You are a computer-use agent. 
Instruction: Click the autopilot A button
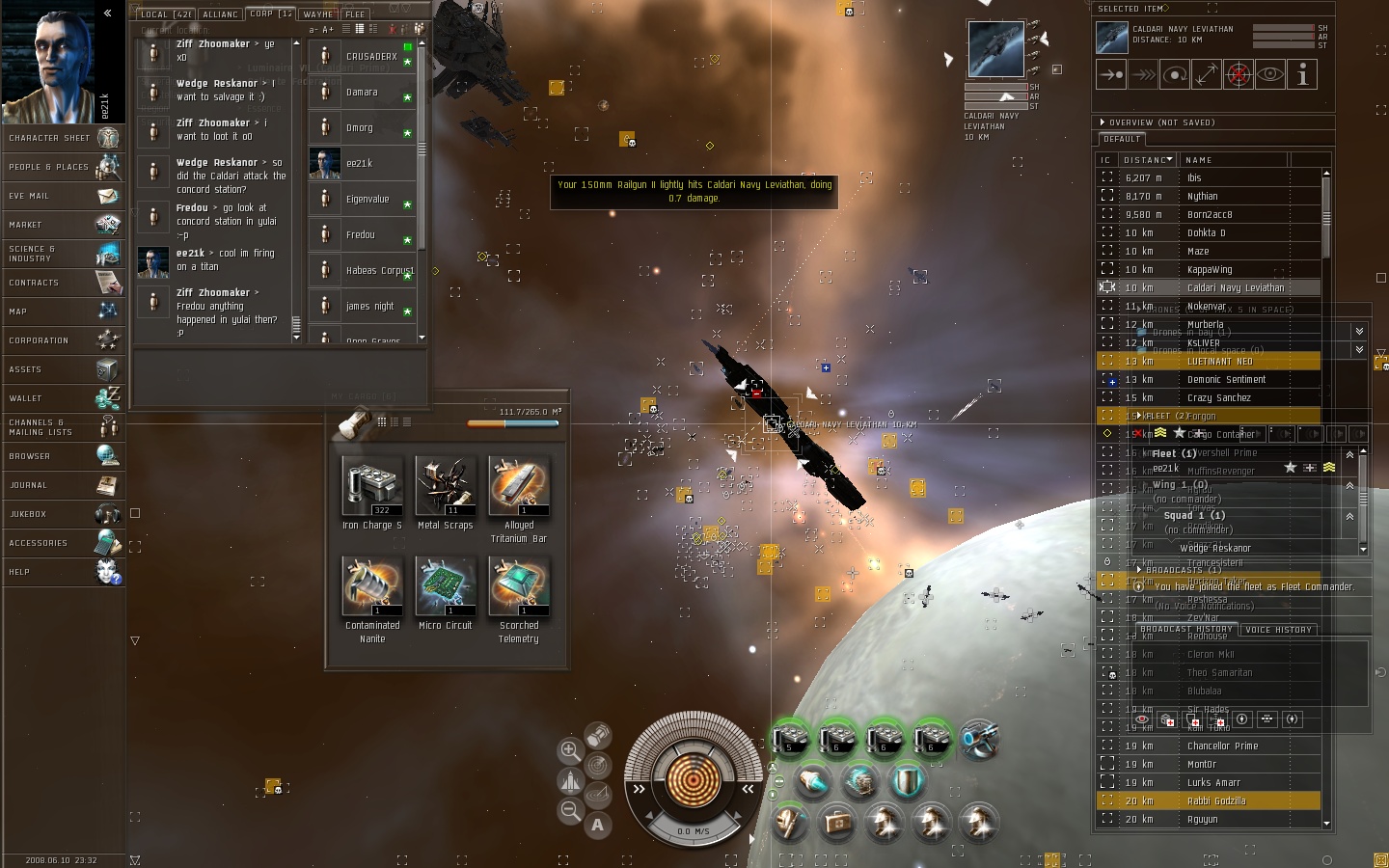click(x=598, y=825)
